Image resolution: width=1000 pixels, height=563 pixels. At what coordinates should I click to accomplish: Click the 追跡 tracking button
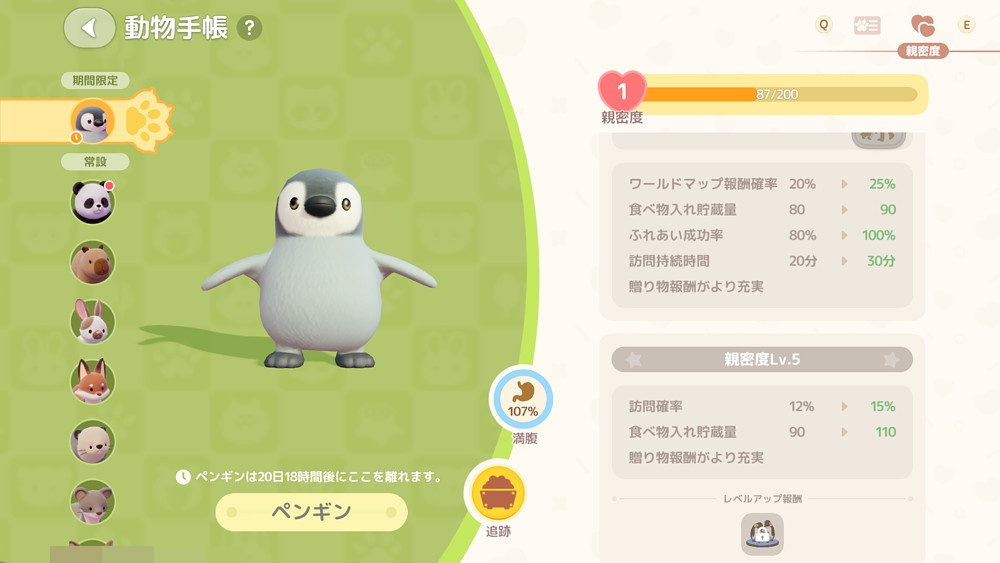pyautogui.click(x=498, y=494)
